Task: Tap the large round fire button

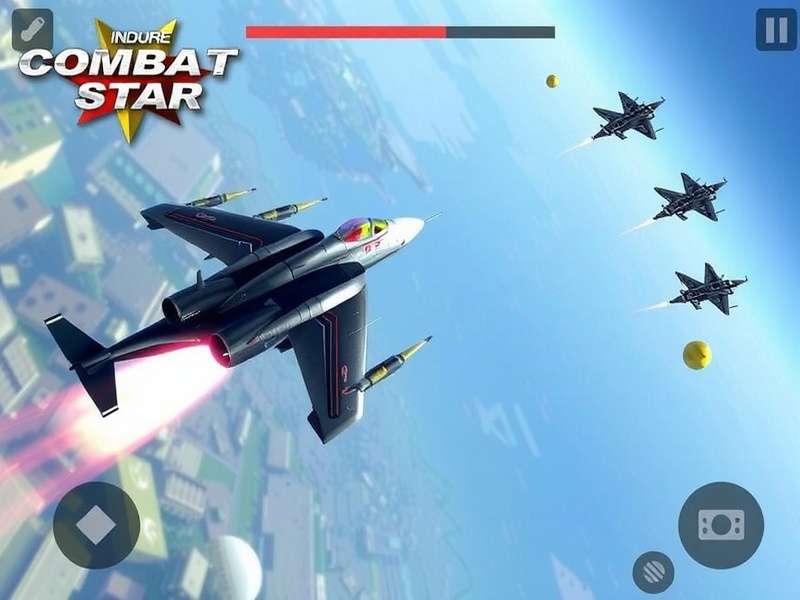Action: point(721,525)
